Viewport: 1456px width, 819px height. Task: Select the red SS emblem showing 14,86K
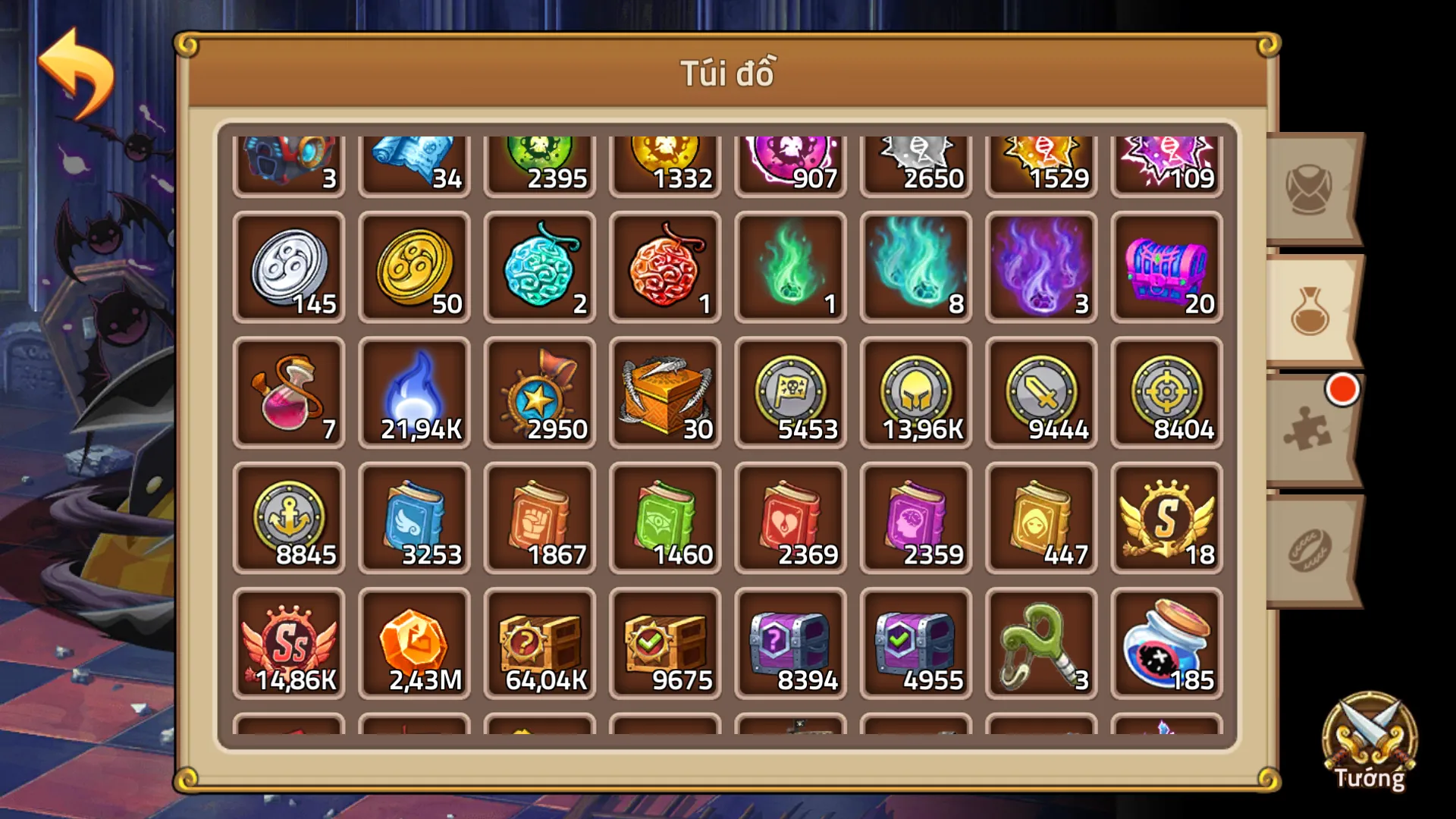(x=289, y=643)
